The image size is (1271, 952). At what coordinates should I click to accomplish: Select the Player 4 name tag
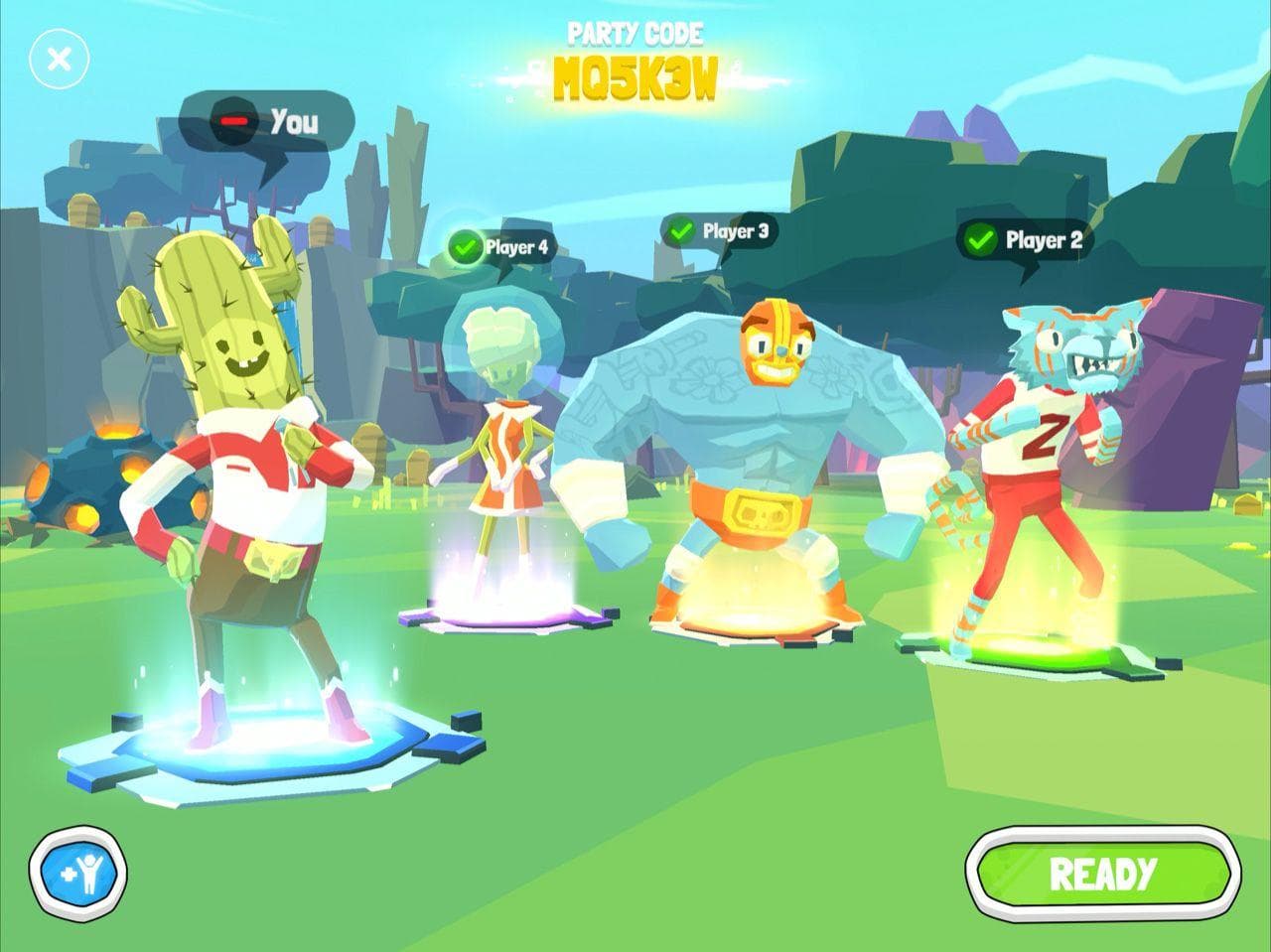(x=499, y=247)
